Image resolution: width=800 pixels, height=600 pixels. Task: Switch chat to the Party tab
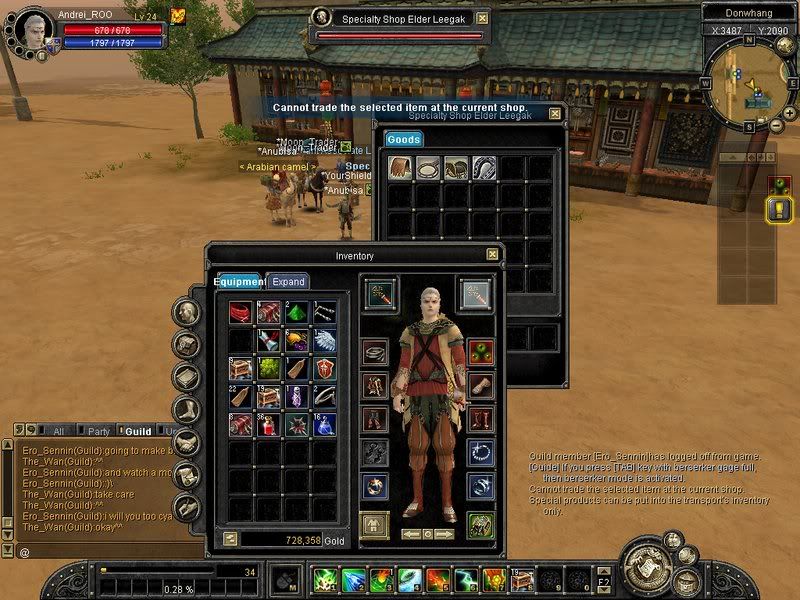click(99, 432)
